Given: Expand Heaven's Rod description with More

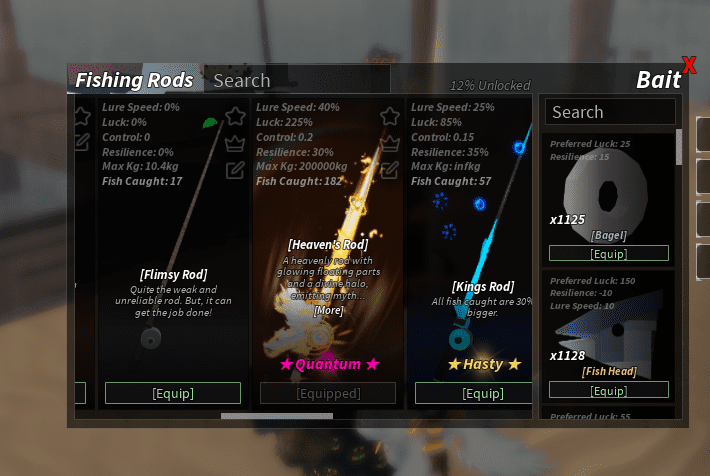Looking at the screenshot, I should [x=328, y=311].
